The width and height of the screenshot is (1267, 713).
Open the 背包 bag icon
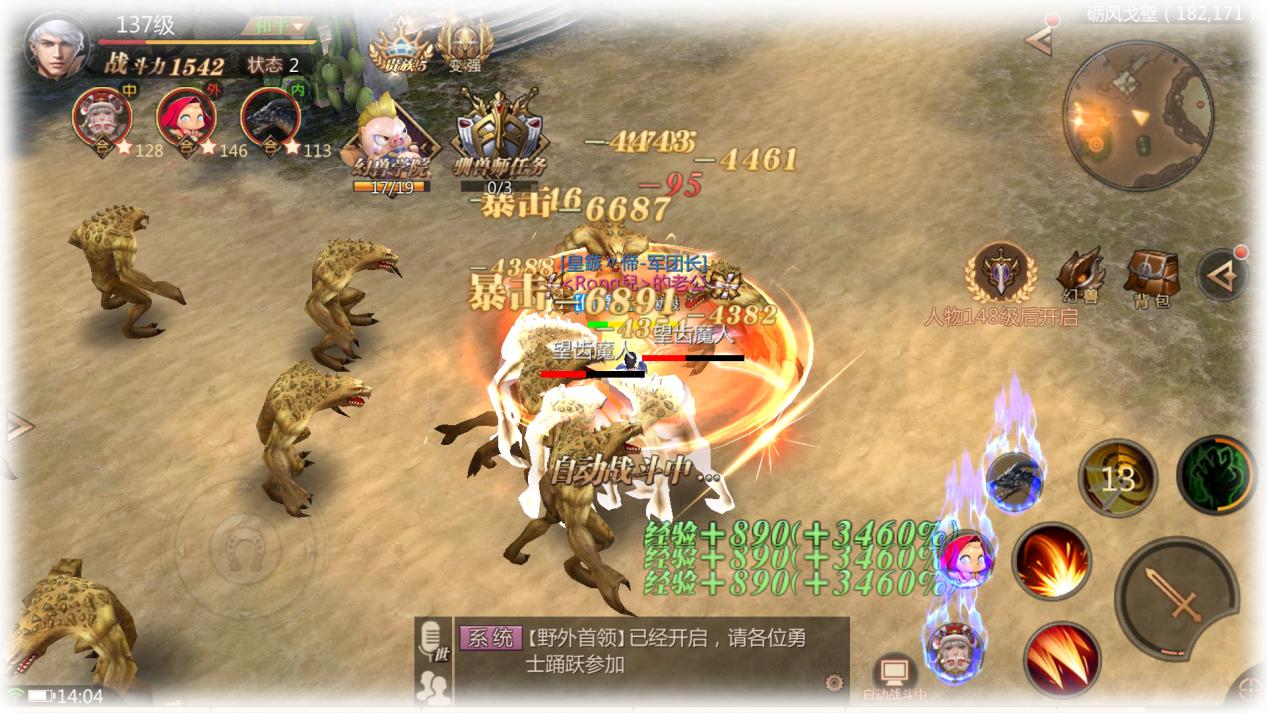1151,276
